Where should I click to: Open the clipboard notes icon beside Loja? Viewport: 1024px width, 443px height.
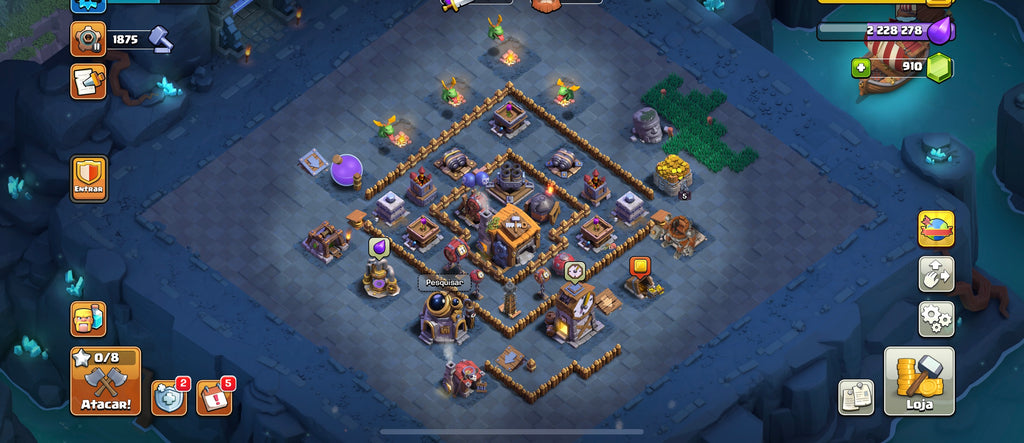[856, 397]
